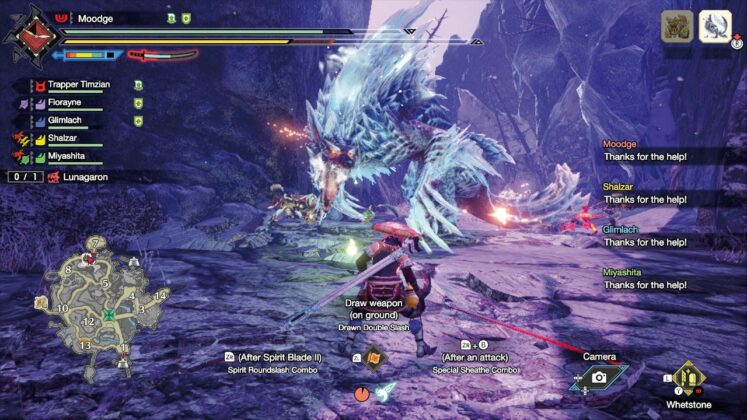Image resolution: width=747 pixels, height=420 pixels.
Task: Select the brown target monster icon
Action: [676, 26]
